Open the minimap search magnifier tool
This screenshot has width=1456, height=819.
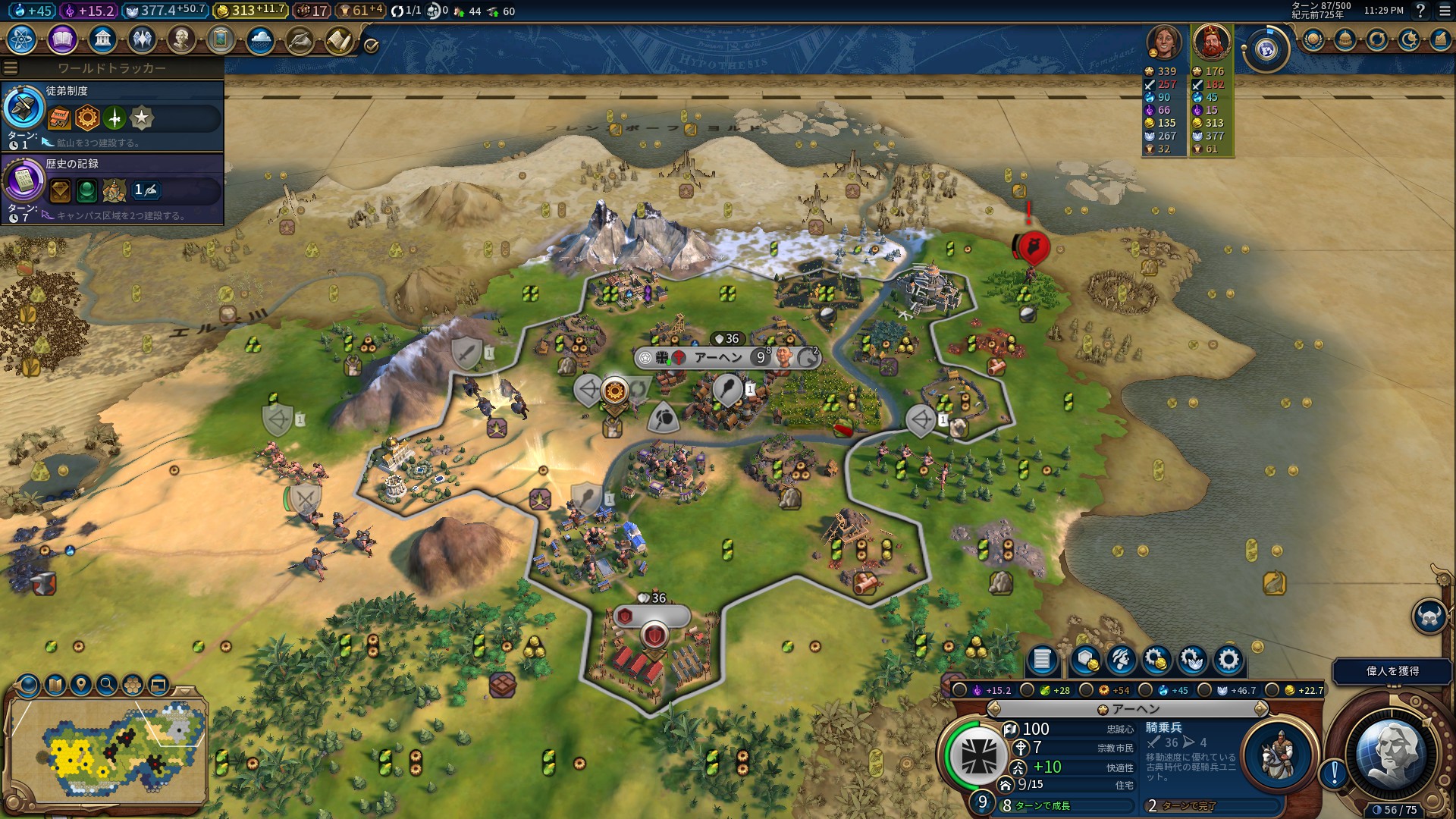107,685
